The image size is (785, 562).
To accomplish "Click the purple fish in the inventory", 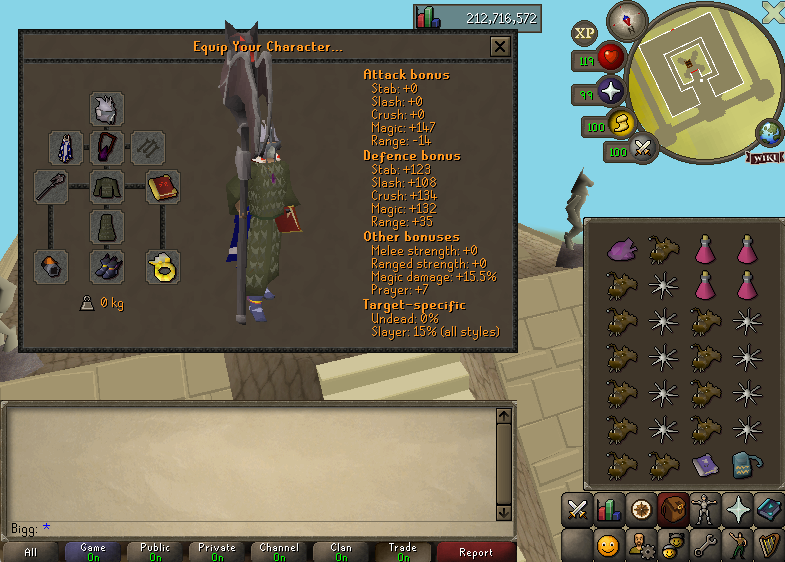I will pos(621,248).
